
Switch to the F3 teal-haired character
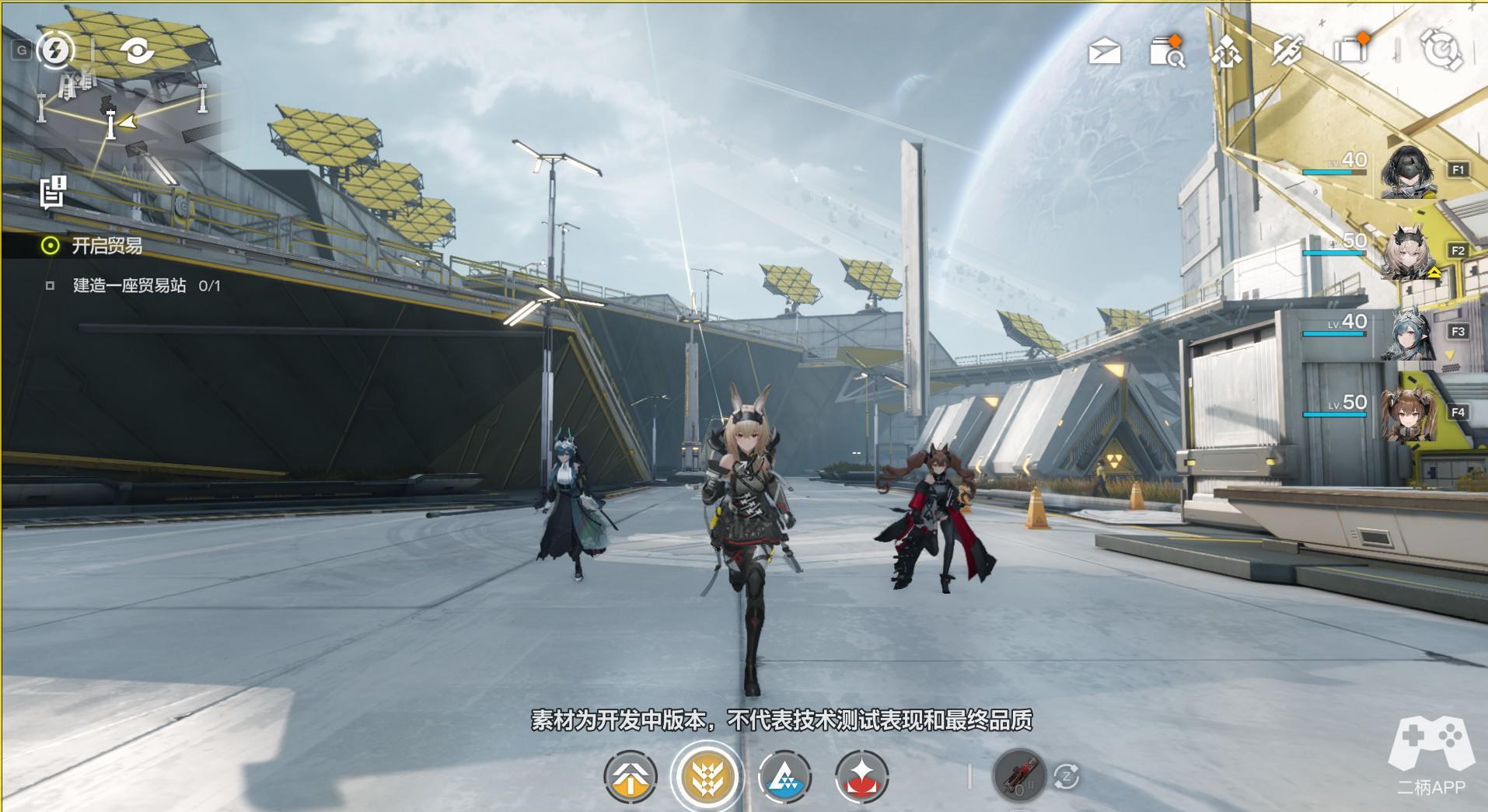click(x=1408, y=333)
